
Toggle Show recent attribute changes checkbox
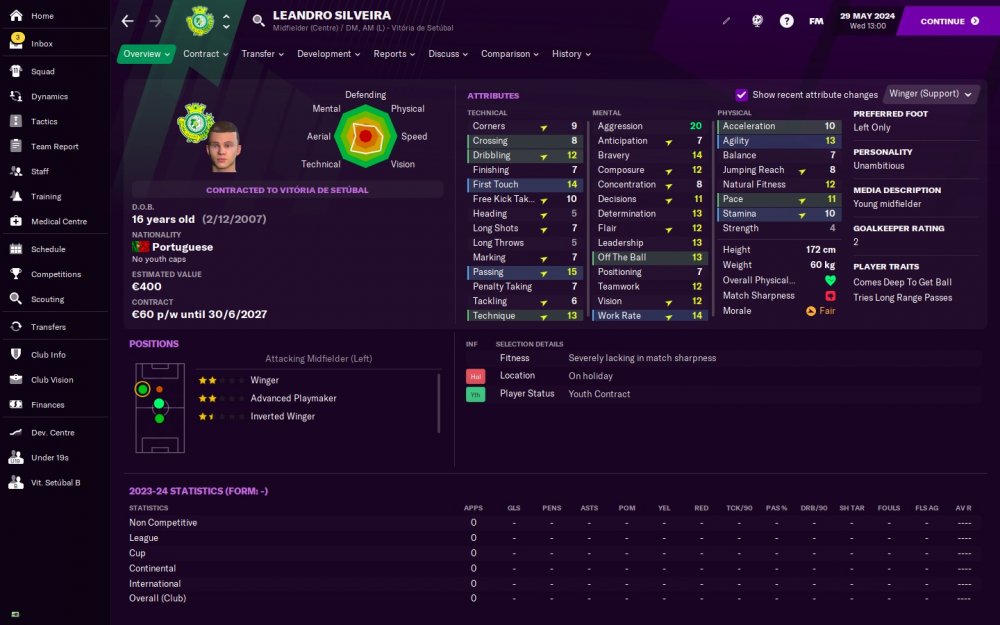pyautogui.click(x=741, y=95)
